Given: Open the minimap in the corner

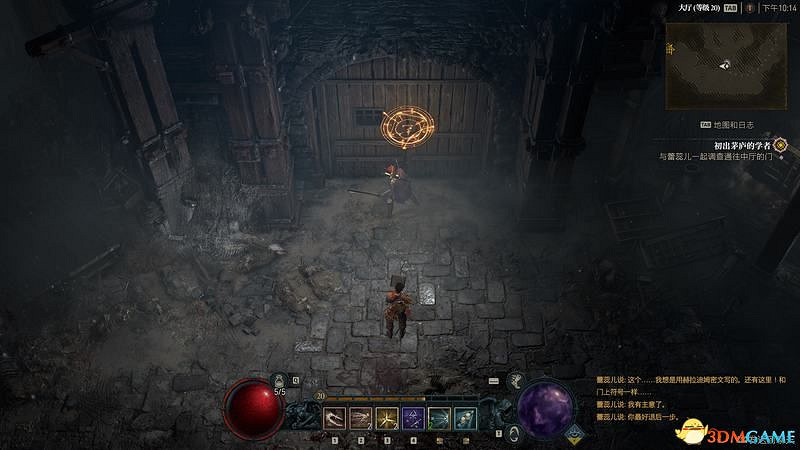Looking at the screenshot, I should [725, 64].
